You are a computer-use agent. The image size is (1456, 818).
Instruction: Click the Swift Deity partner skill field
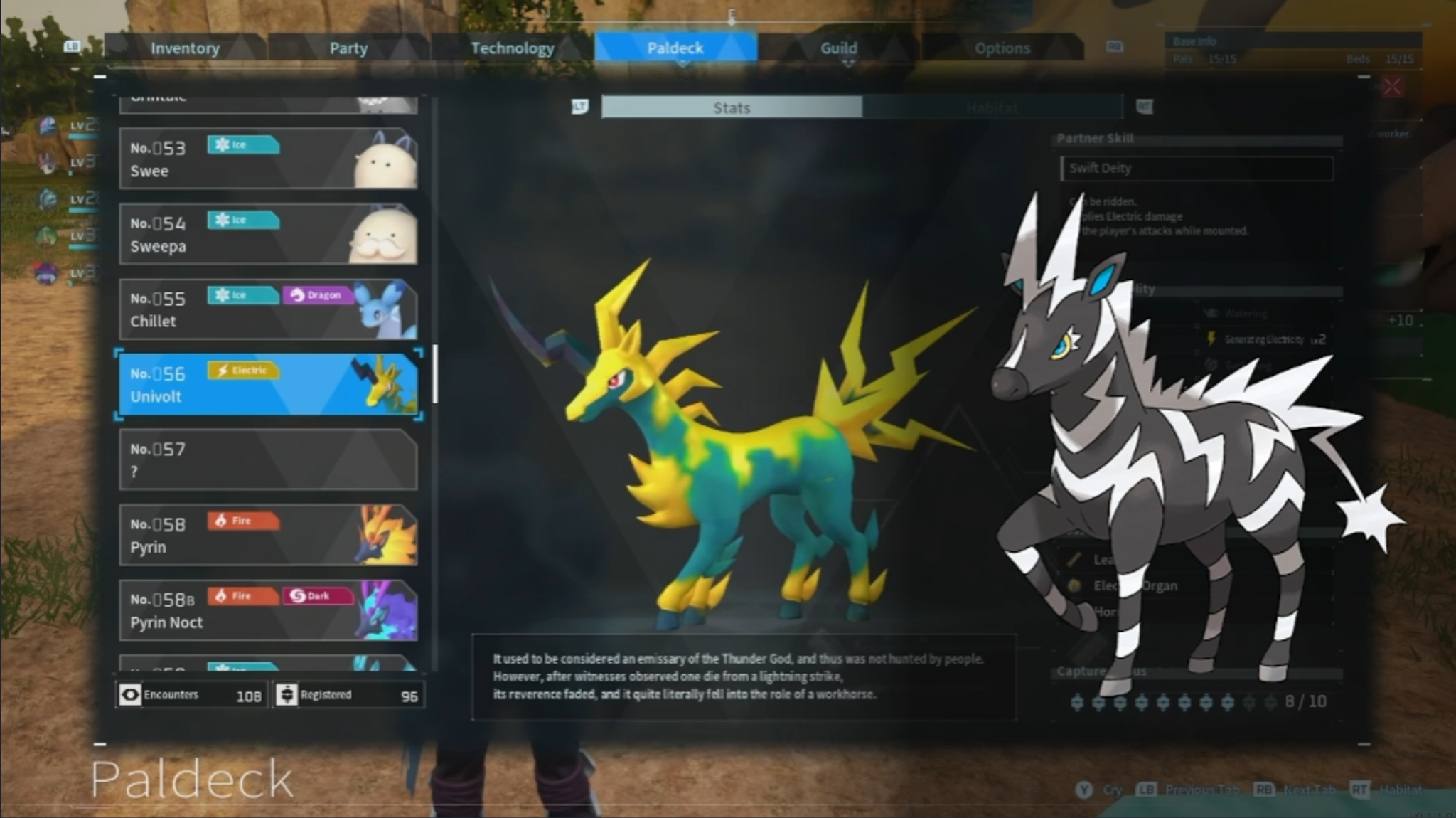click(1197, 169)
